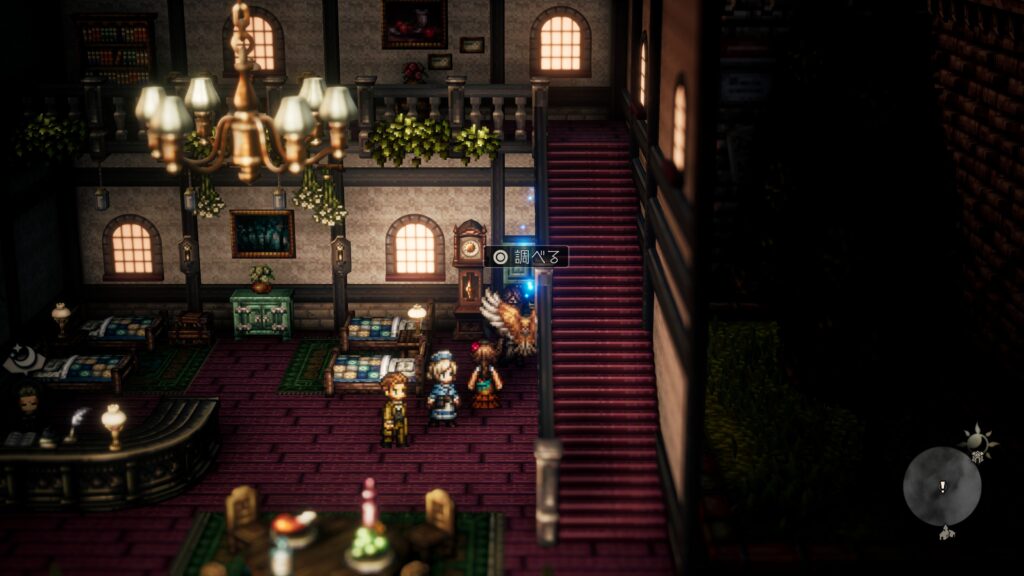Toggle the sun day-night icon
Image resolution: width=1024 pixels, height=576 pixels.
[x=977, y=439]
